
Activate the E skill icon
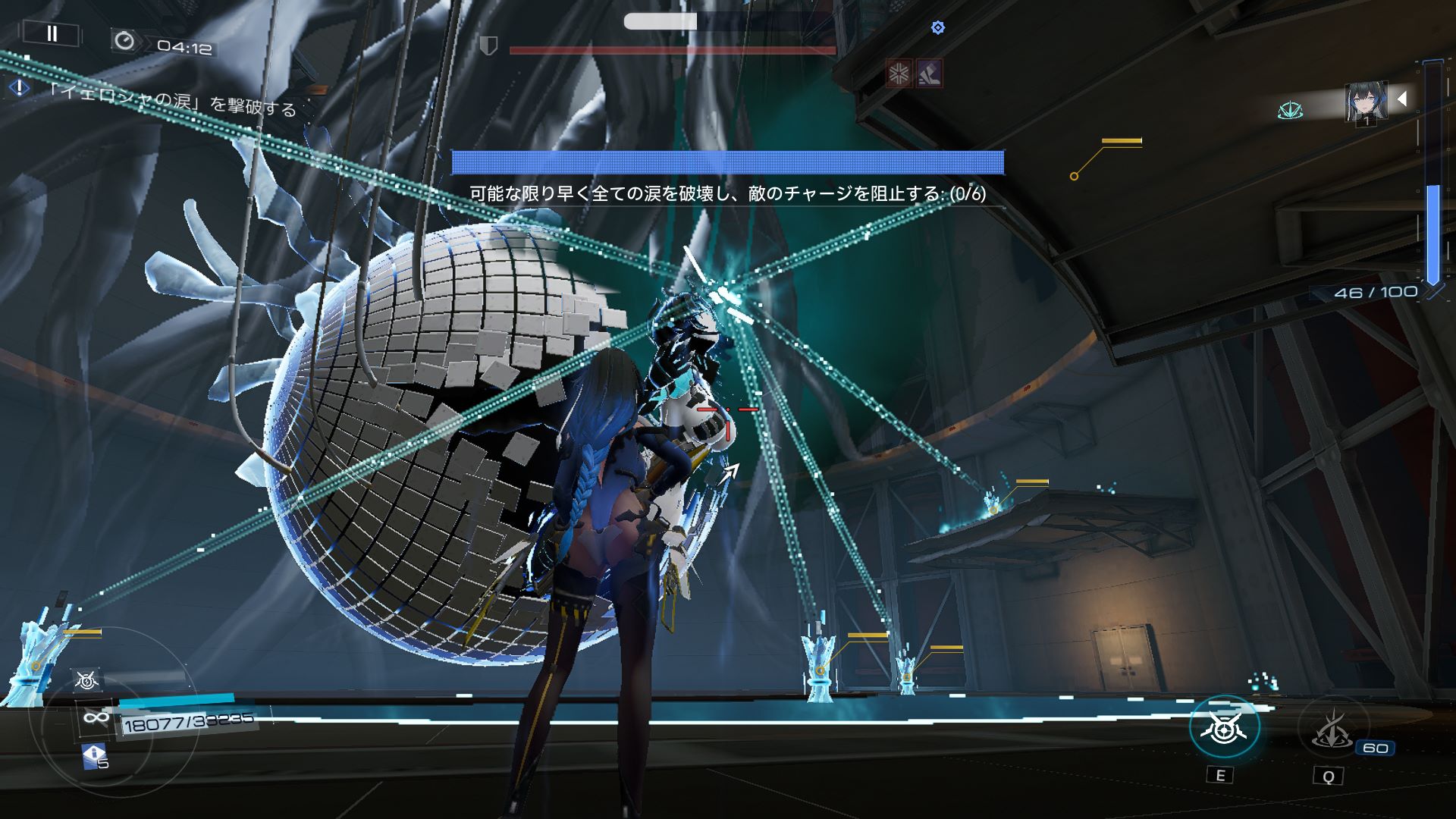click(1223, 728)
